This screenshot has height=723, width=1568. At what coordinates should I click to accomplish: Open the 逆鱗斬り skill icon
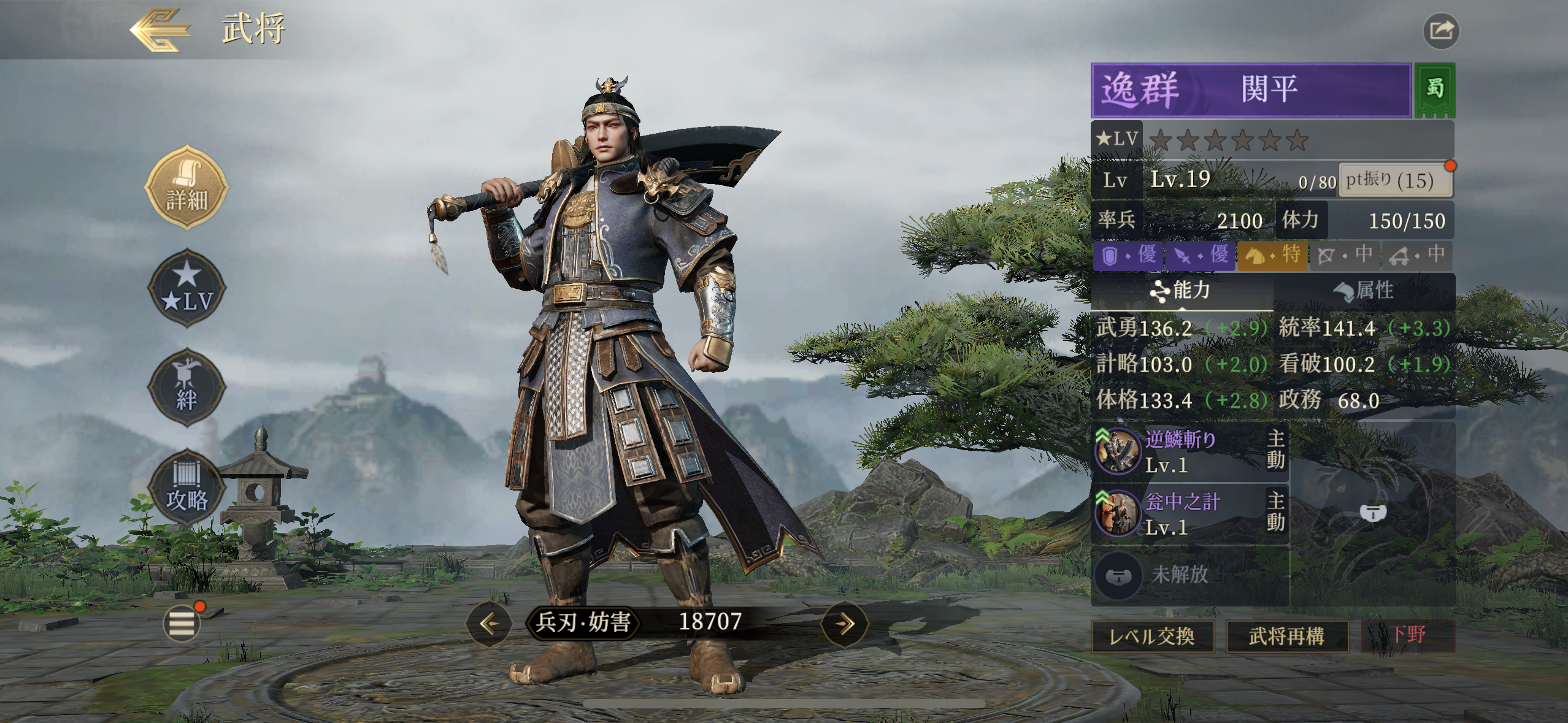coord(1118,451)
